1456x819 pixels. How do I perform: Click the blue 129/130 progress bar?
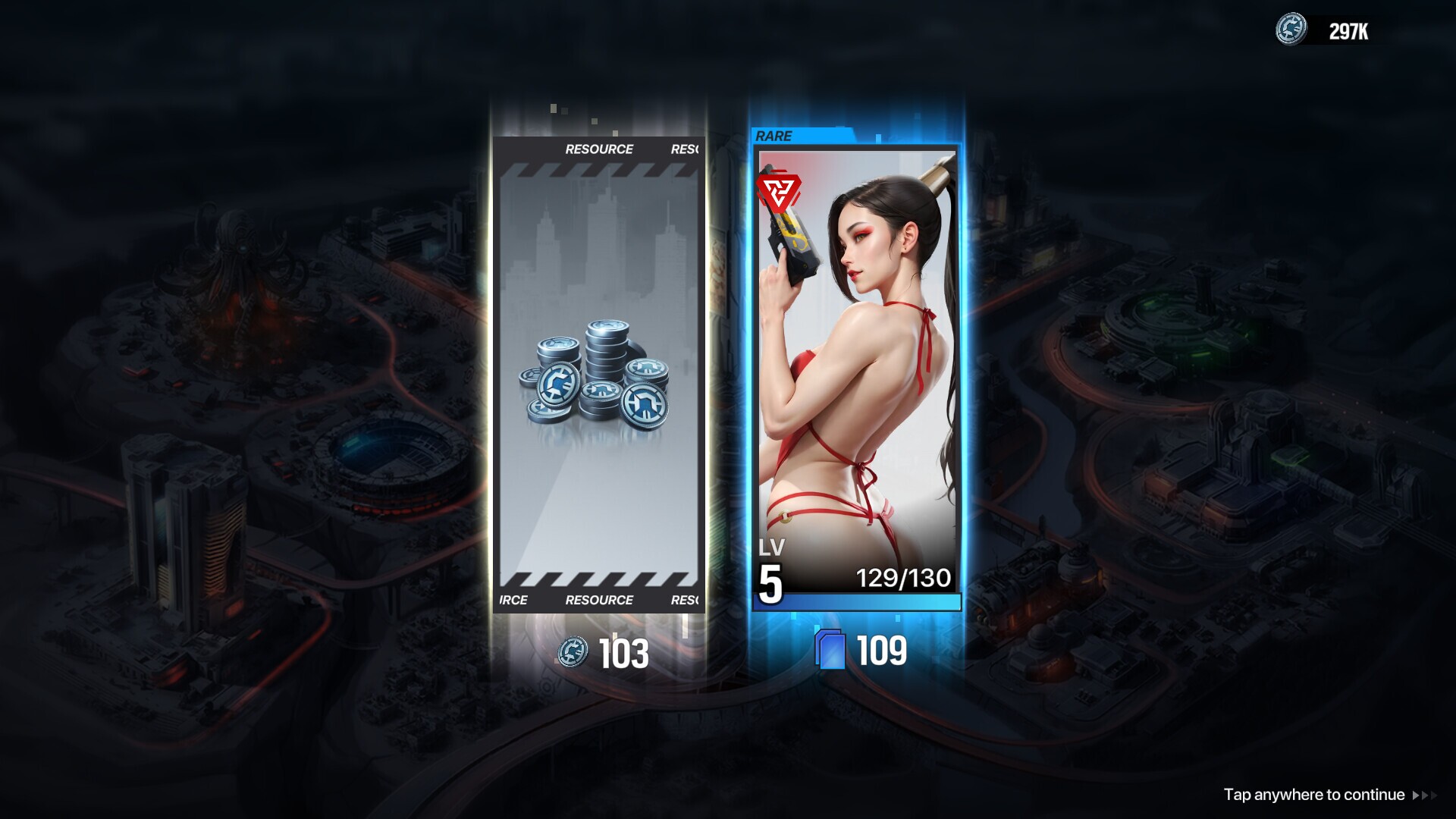click(x=858, y=601)
